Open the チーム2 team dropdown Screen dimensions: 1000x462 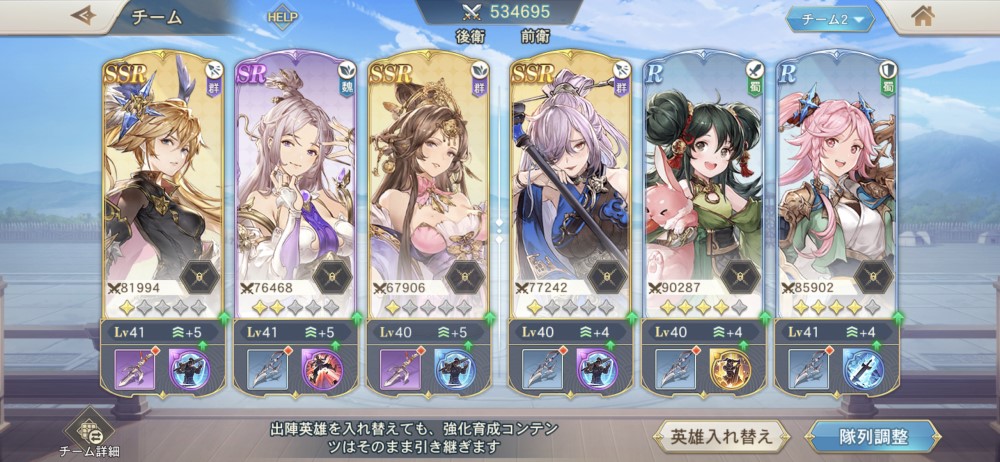coord(830,18)
